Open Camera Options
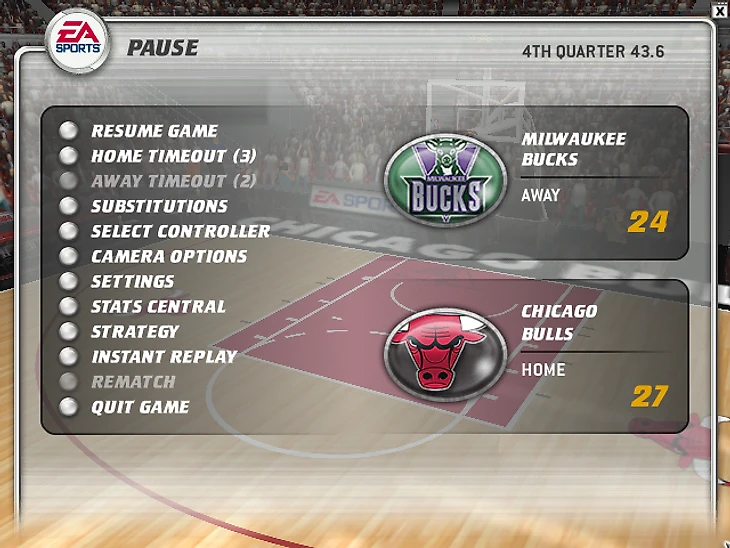Viewport: 730px width, 548px height. [168, 256]
